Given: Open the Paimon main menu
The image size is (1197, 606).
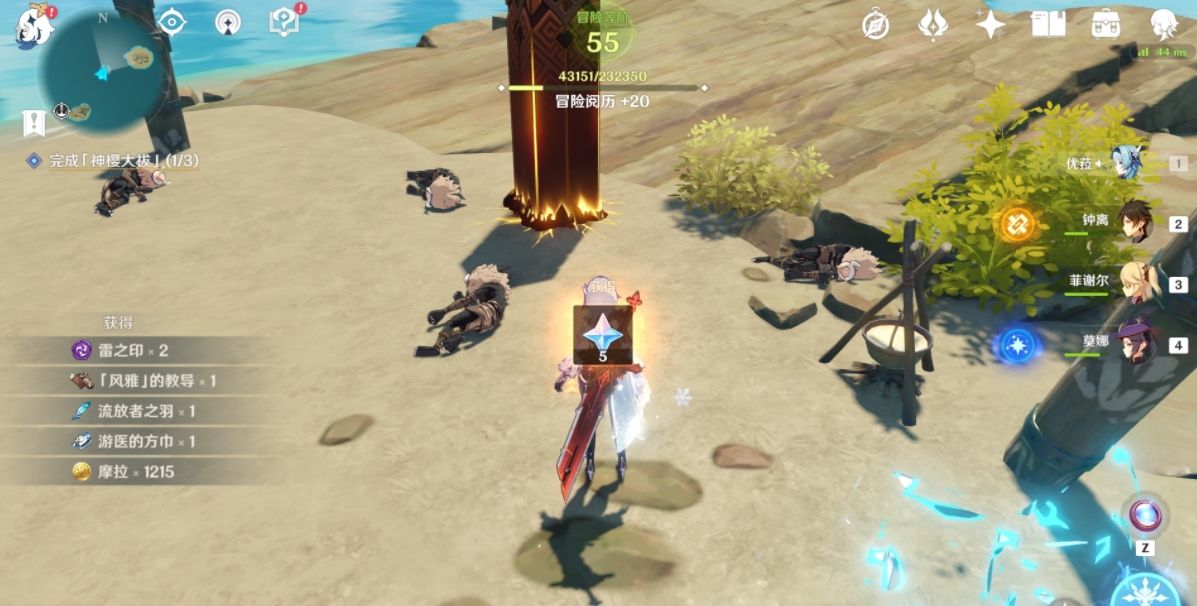Looking at the screenshot, I should [x=33, y=24].
